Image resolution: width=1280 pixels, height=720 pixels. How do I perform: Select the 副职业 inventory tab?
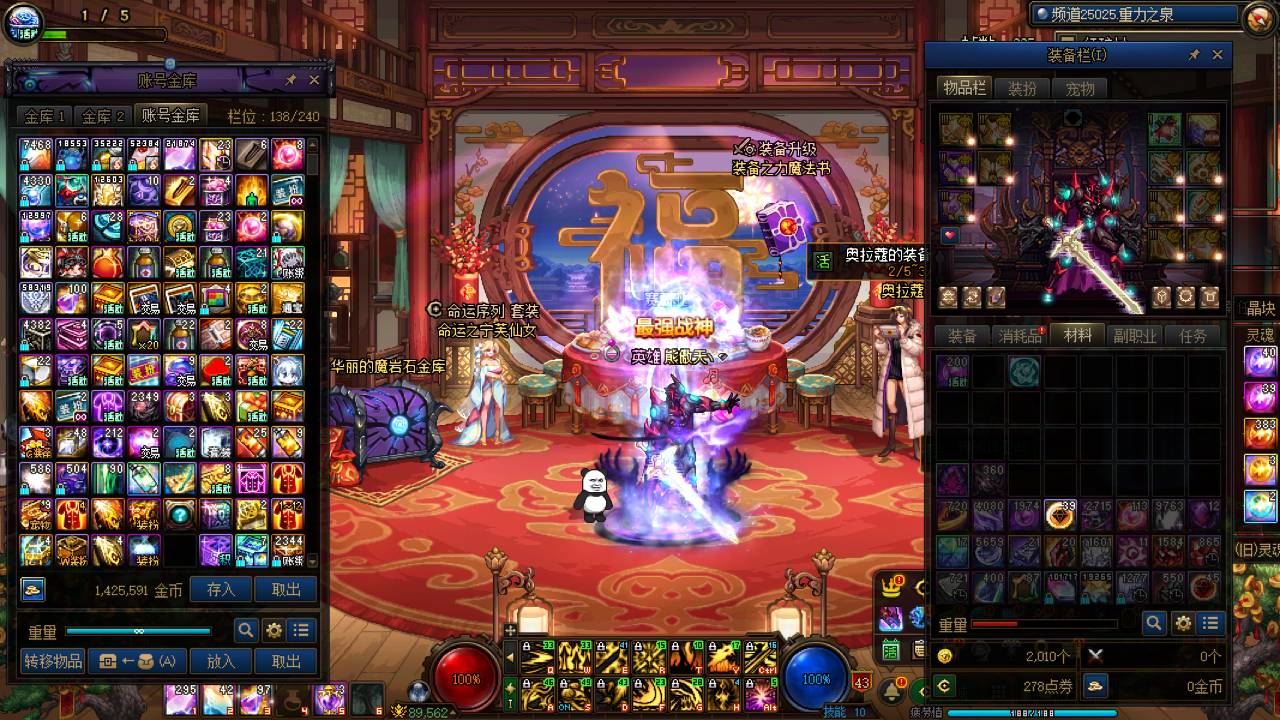1135,336
